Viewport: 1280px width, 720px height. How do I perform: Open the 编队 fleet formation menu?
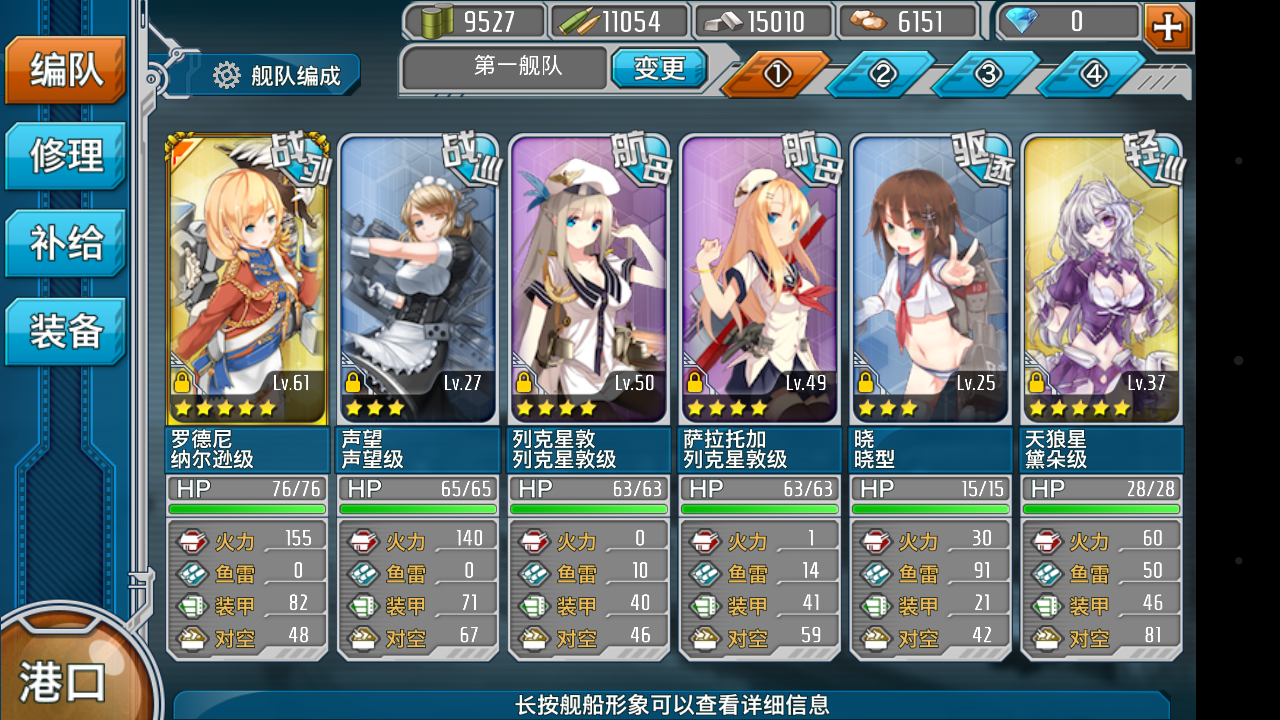65,71
